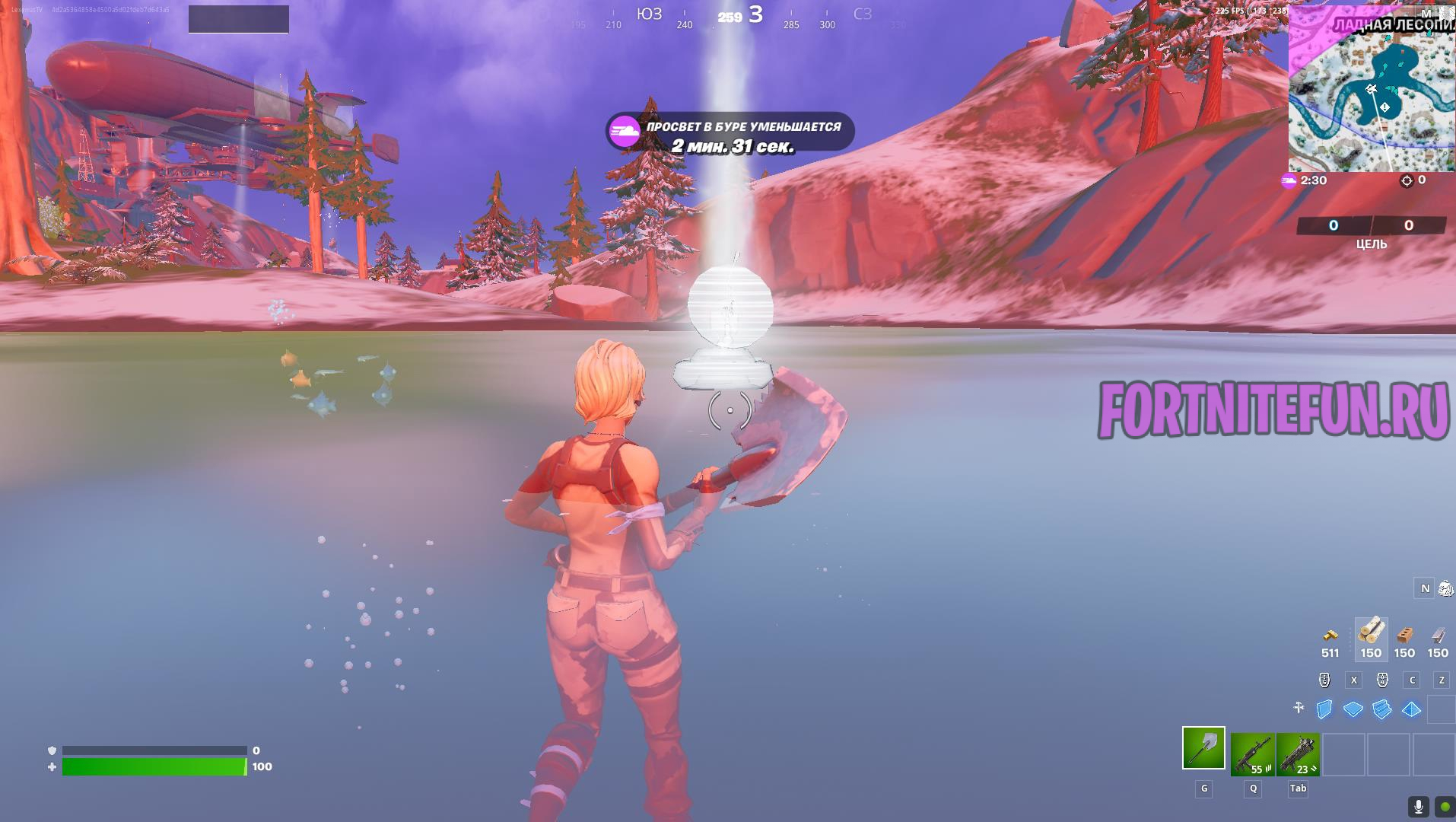Toggle the microphone button

1418,806
